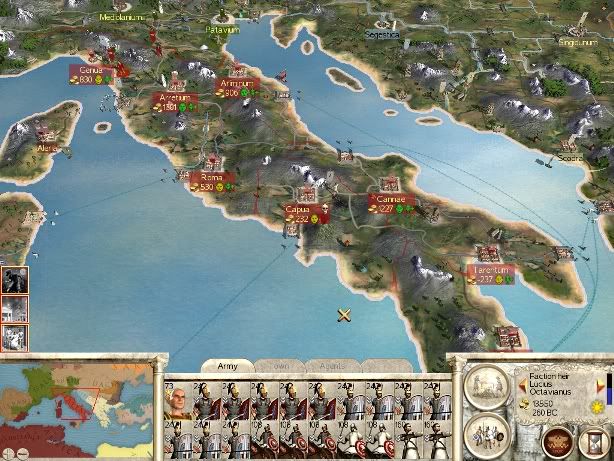Image resolution: width=614 pixels, height=461 pixels.
Task: Open the lower round recruitment soldiers button
Action: pos(487,434)
